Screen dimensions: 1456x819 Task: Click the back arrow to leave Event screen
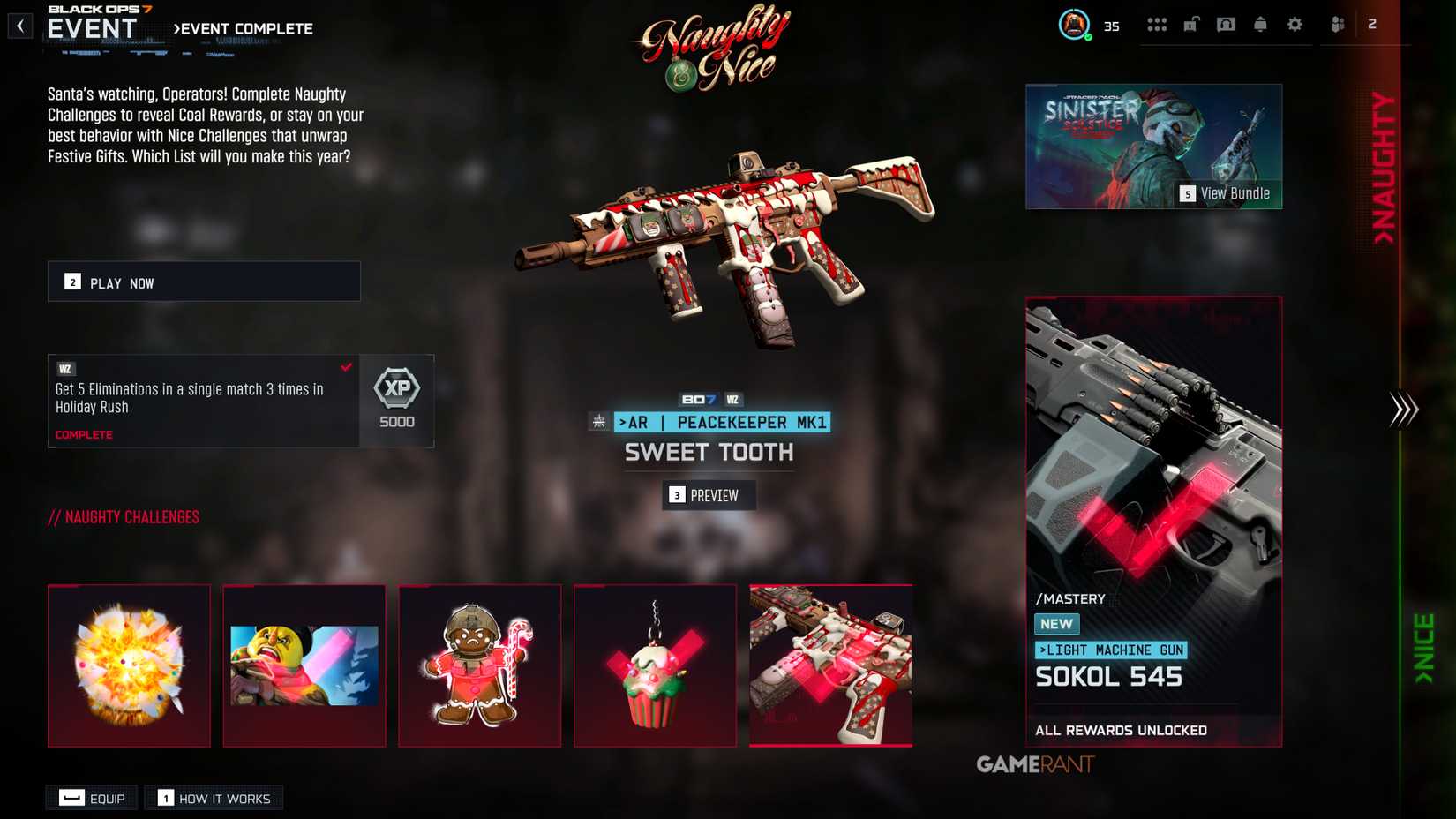[x=19, y=25]
